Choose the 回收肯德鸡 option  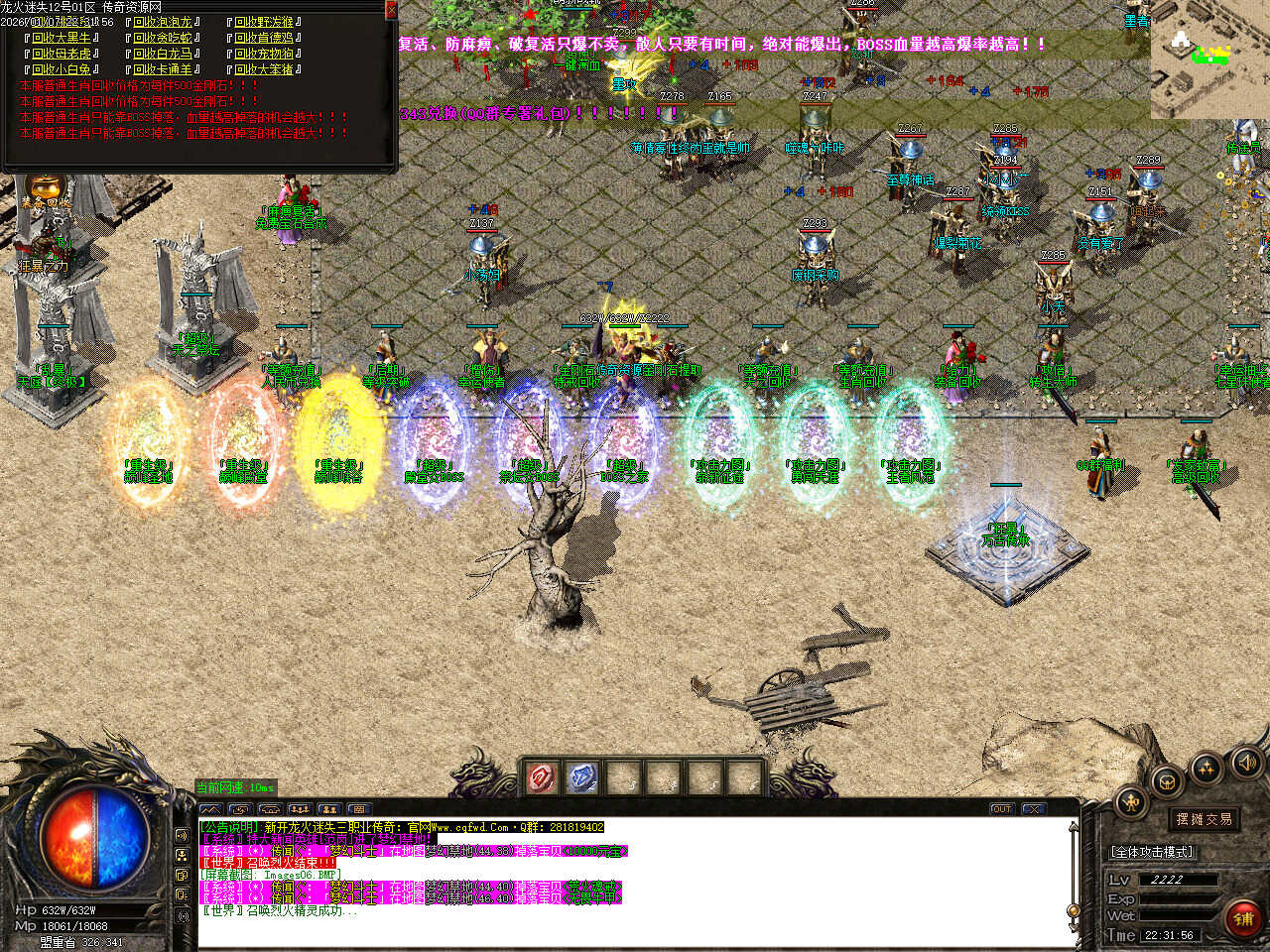[264, 38]
